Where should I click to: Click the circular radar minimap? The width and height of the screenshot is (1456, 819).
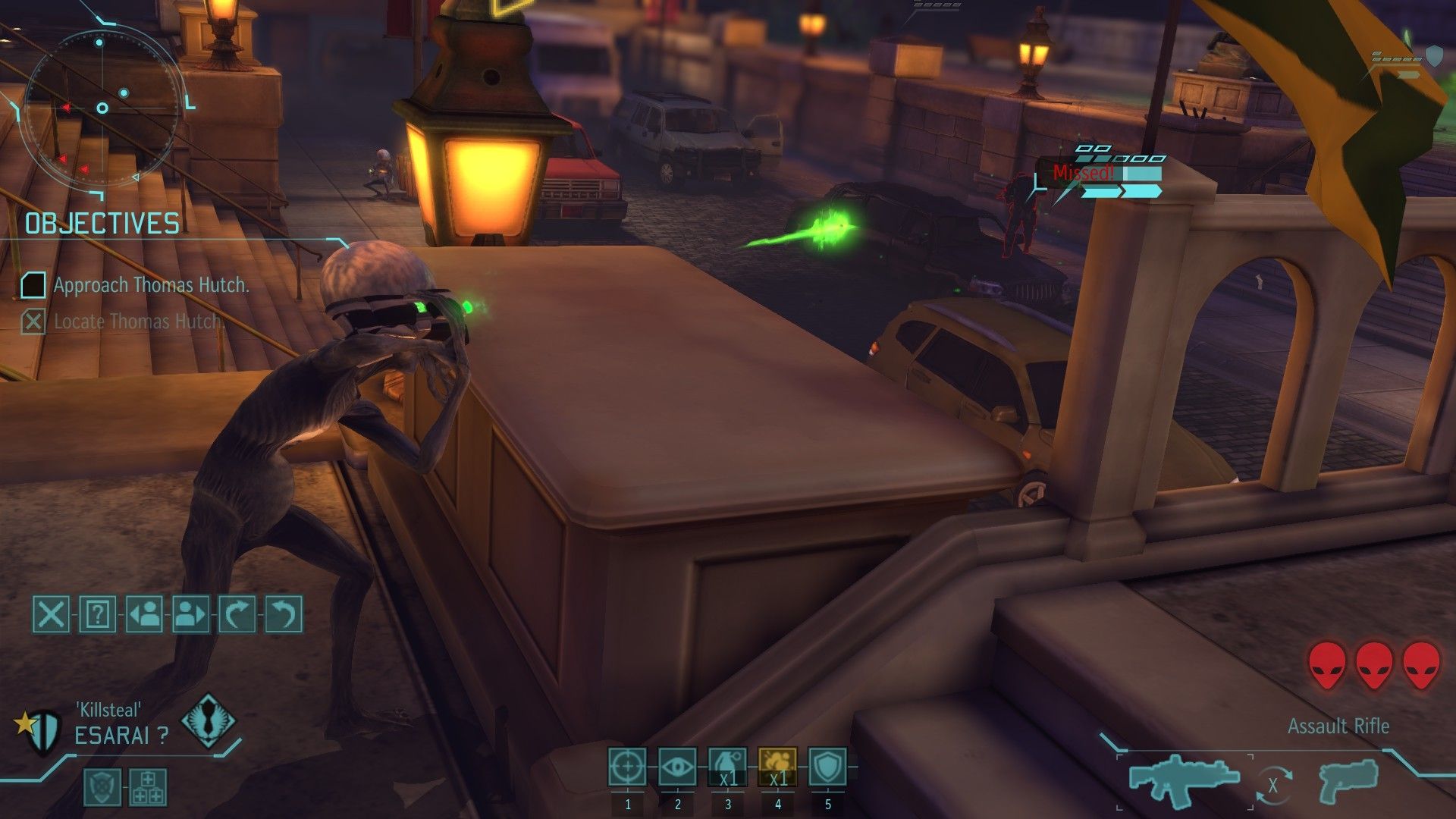pyautogui.click(x=102, y=108)
